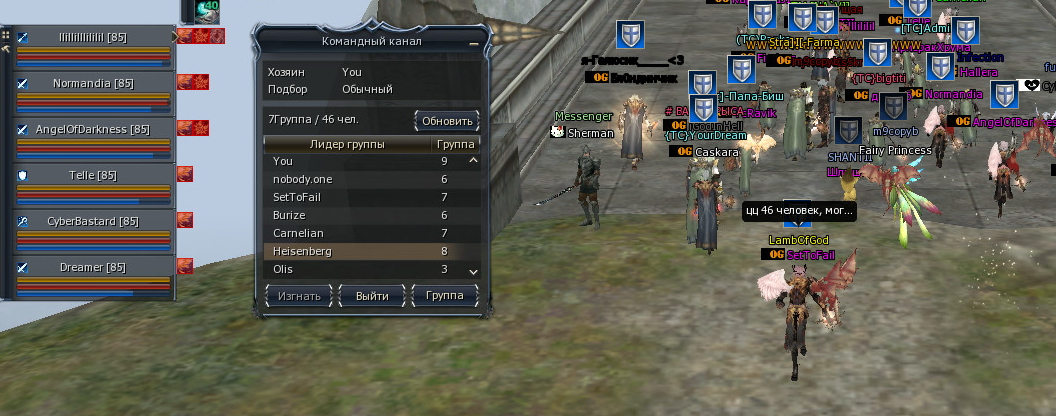
Task: Click the Группа button at window bottom
Action: 444,296
